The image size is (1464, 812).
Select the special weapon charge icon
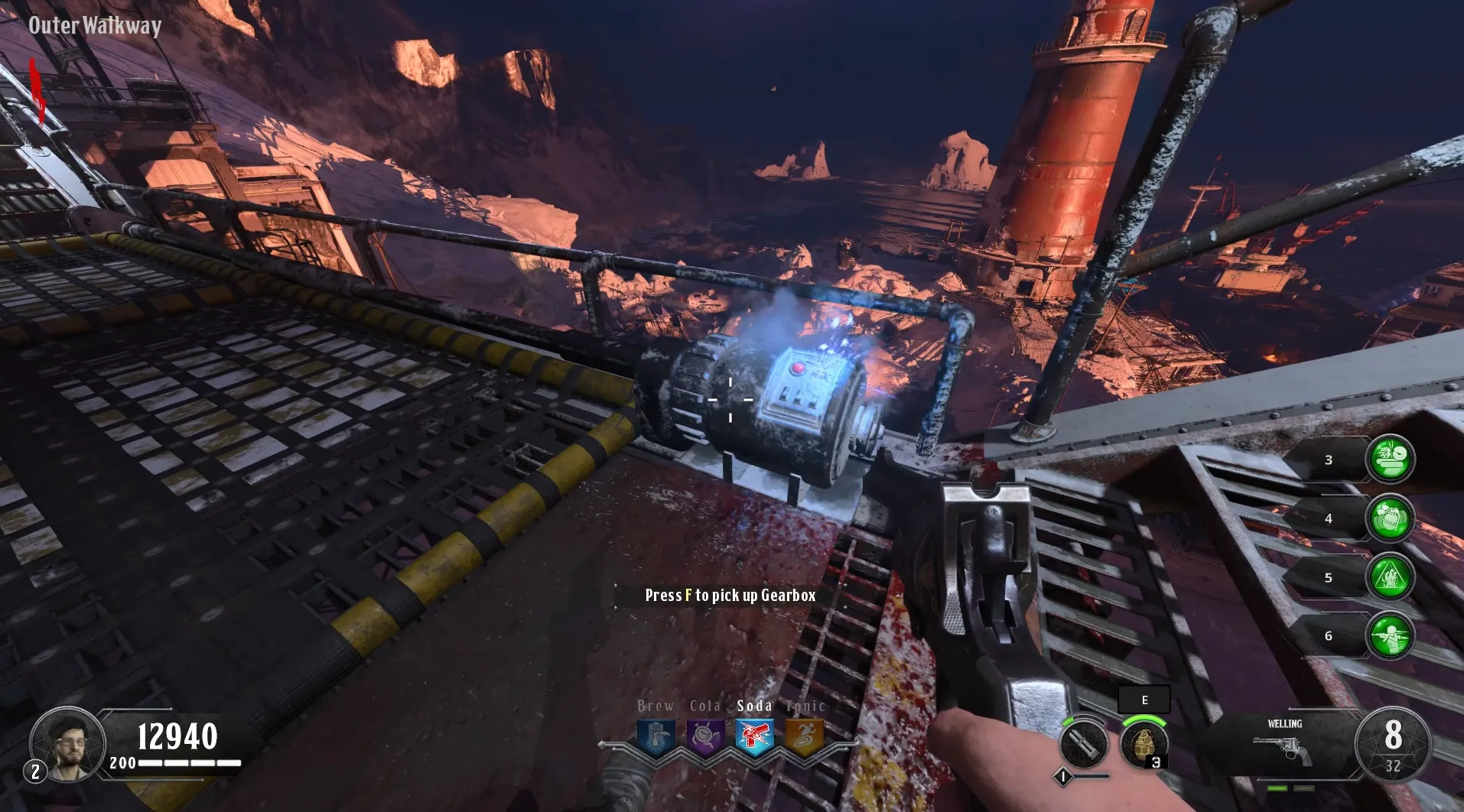point(1083,744)
